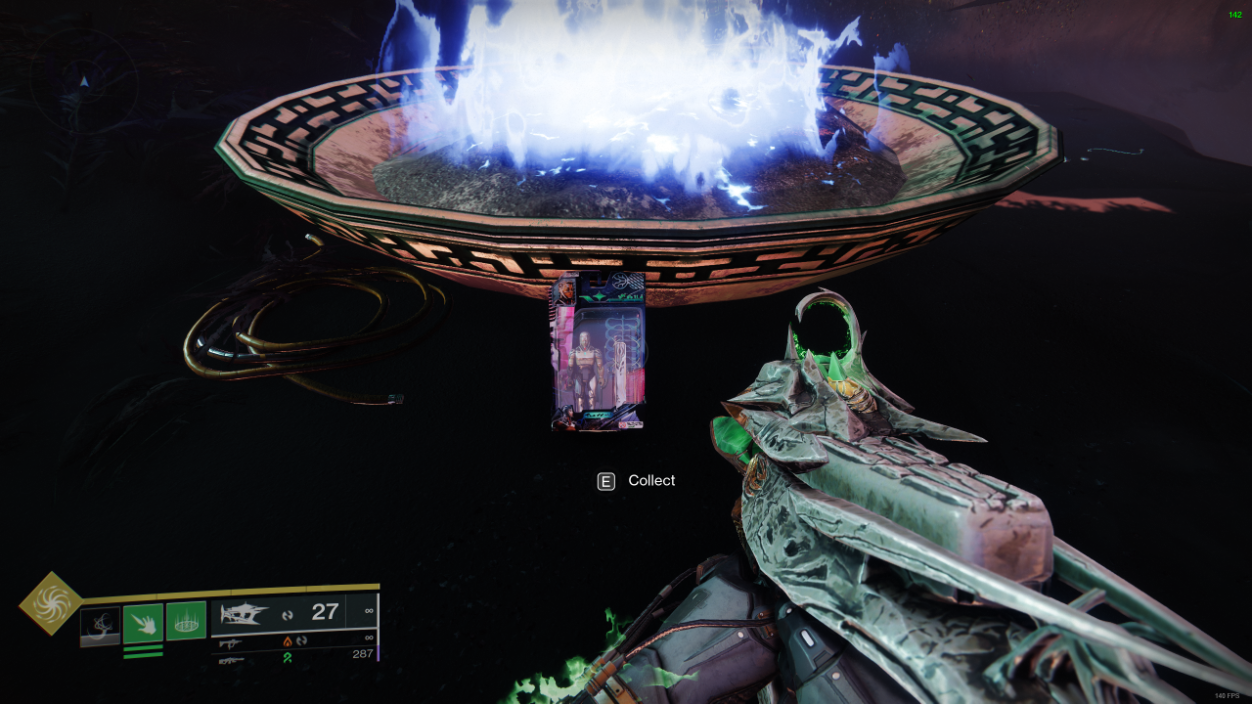Switch to the third weapon slot
This screenshot has height=704, width=1252.
click(230, 660)
